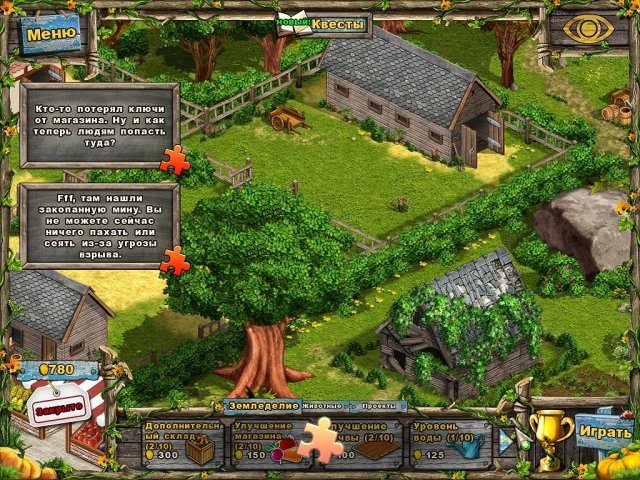Image resolution: width=640 pixels, height=480 pixels.
Task: Select the buried mine quest note
Action: coord(97,225)
